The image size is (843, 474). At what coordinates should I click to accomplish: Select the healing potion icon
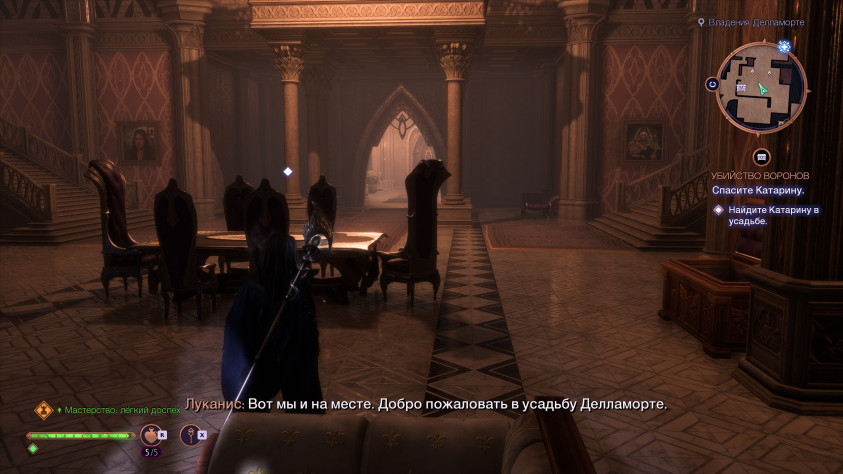150,434
